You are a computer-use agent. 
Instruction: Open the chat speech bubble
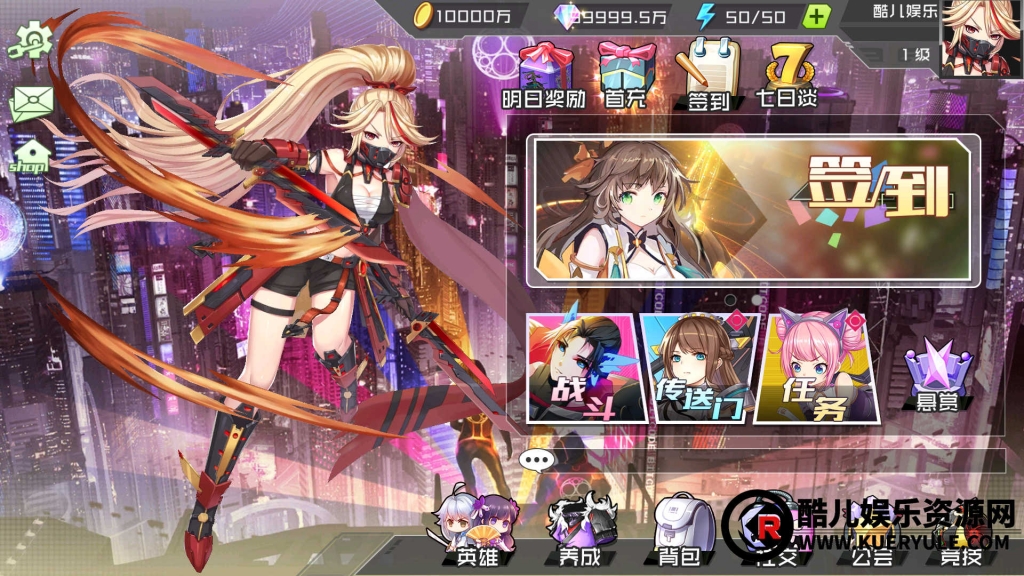pyautogui.click(x=537, y=461)
